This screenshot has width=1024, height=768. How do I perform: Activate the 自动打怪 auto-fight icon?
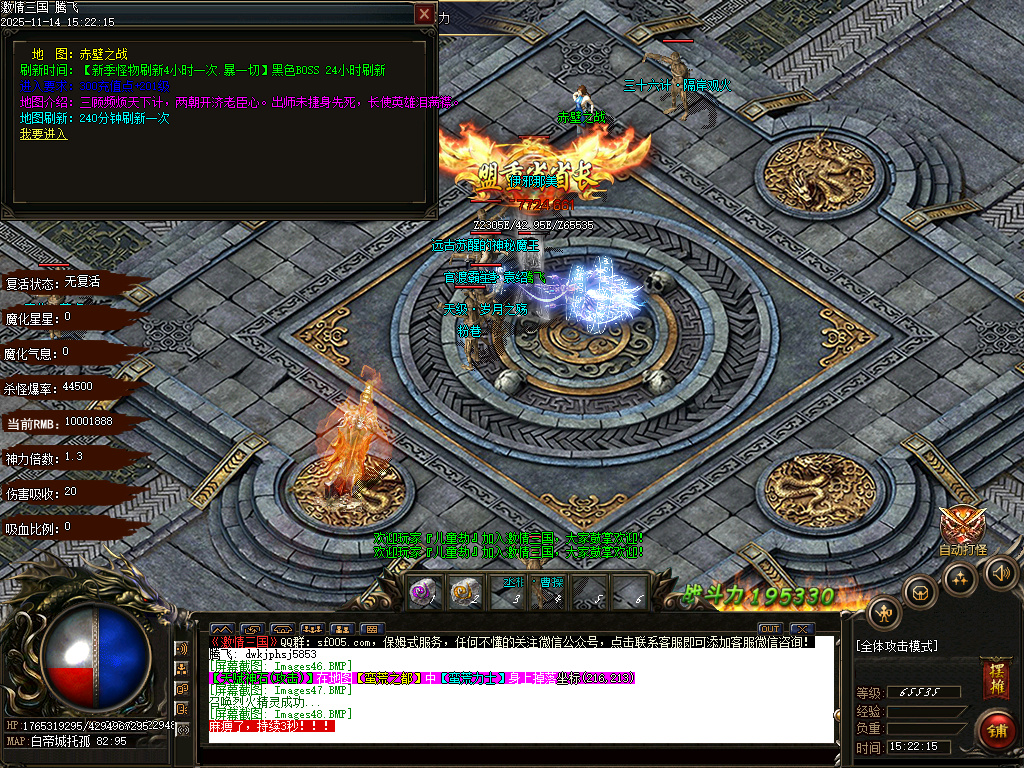962,527
